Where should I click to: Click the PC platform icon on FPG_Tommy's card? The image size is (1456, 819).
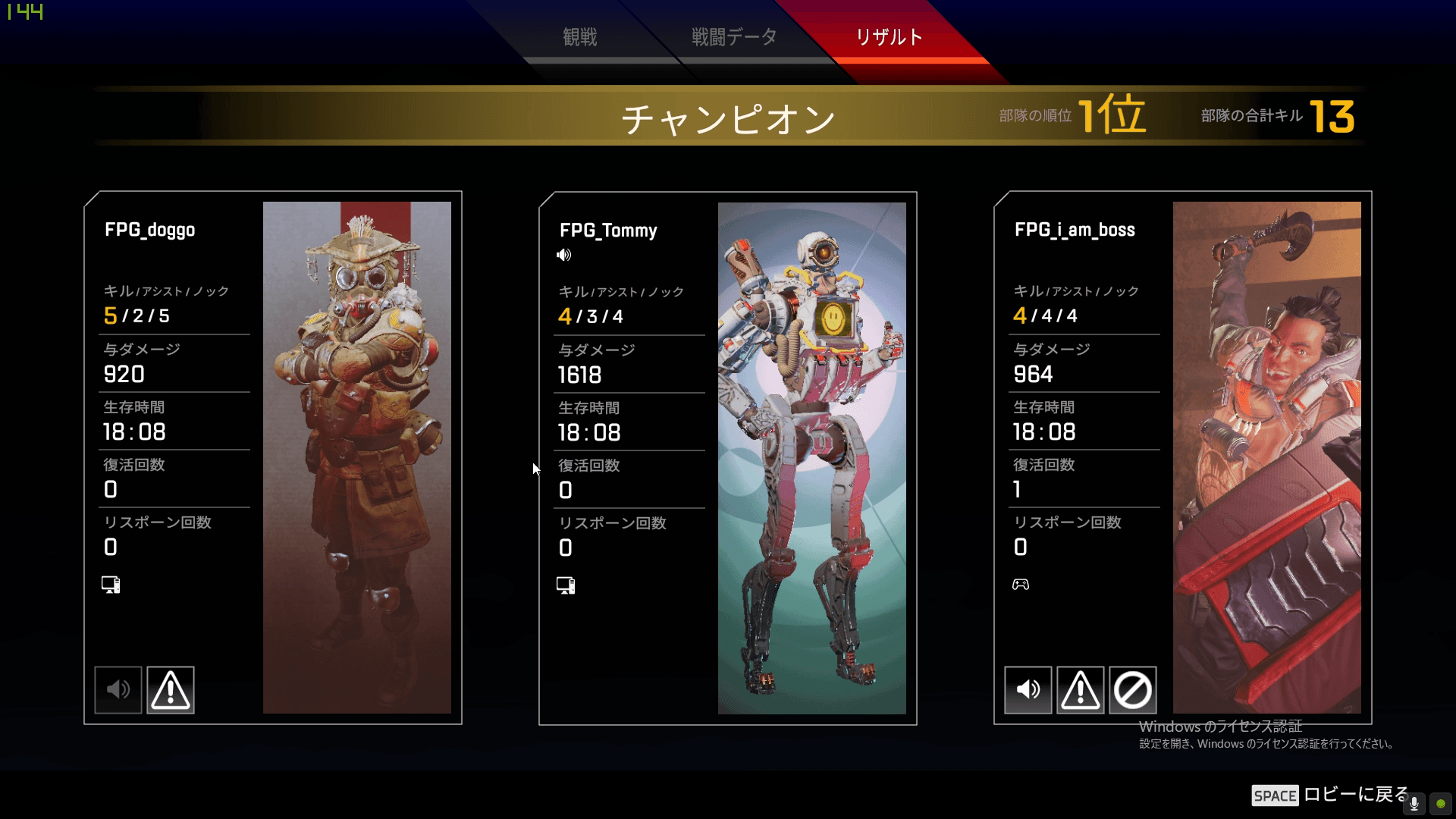pyautogui.click(x=565, y=585)
